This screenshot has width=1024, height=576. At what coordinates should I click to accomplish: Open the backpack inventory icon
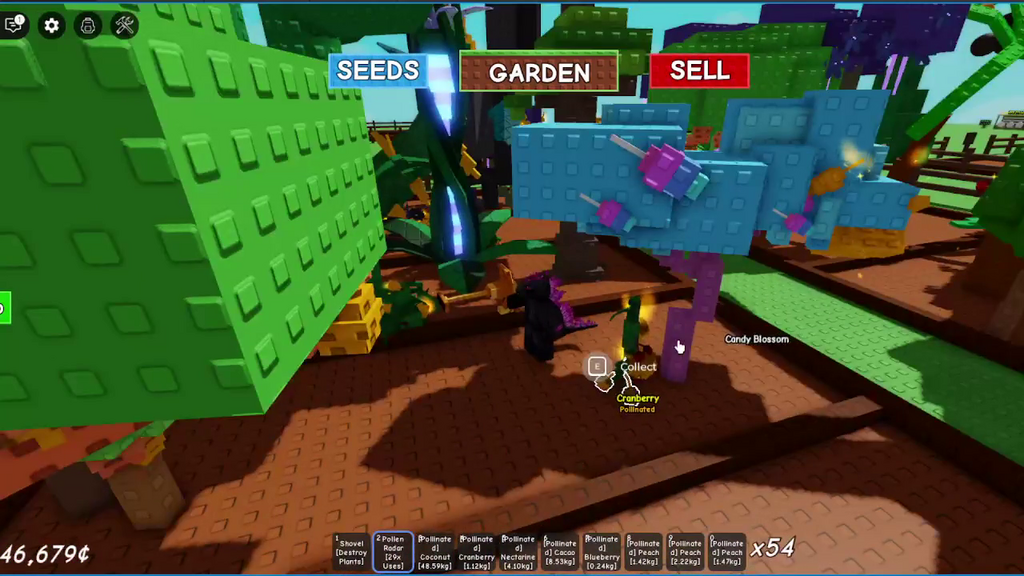[x=87, y=25]
